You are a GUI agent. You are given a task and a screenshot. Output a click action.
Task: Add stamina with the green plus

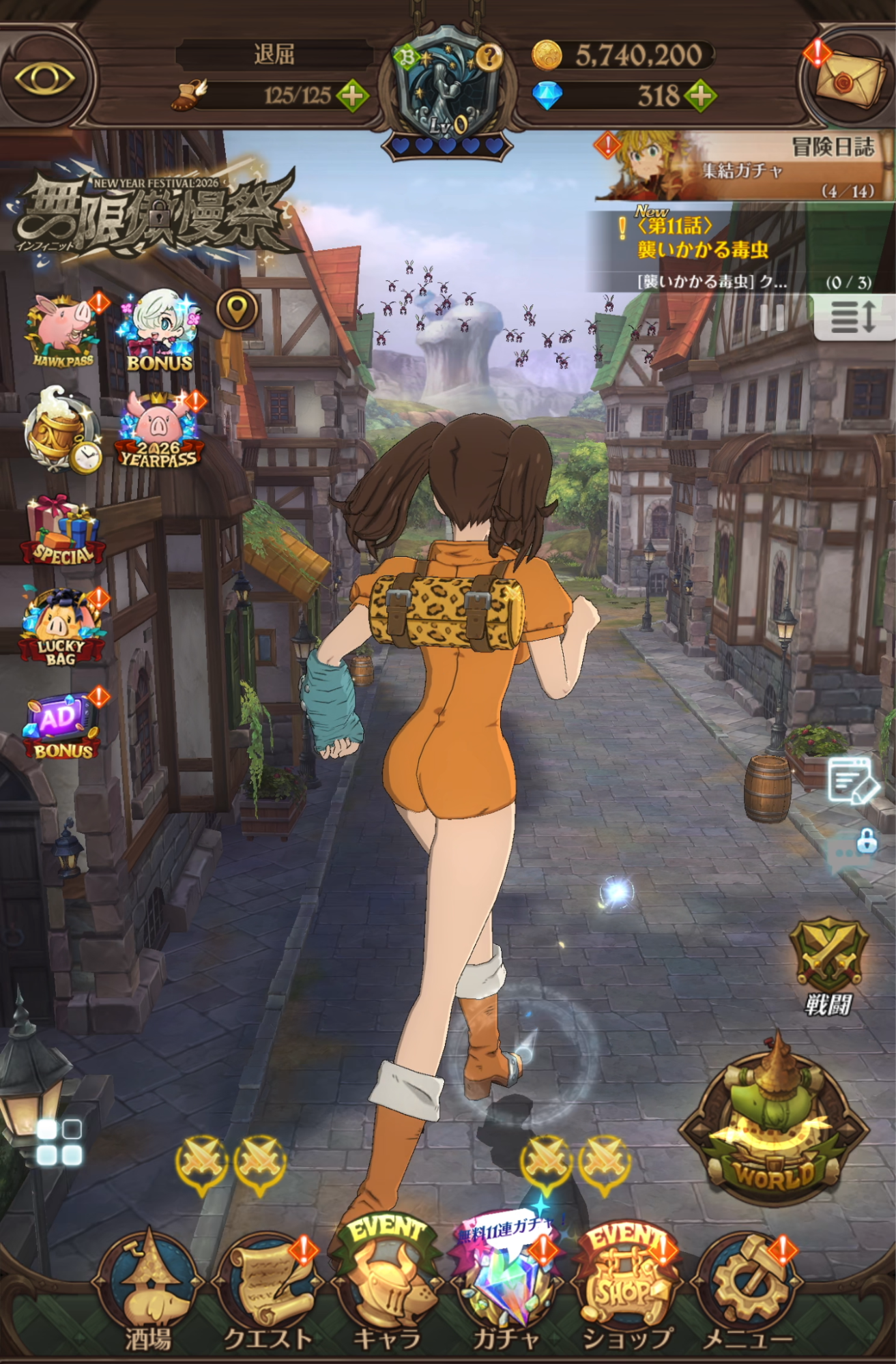[x=352, y=96]
